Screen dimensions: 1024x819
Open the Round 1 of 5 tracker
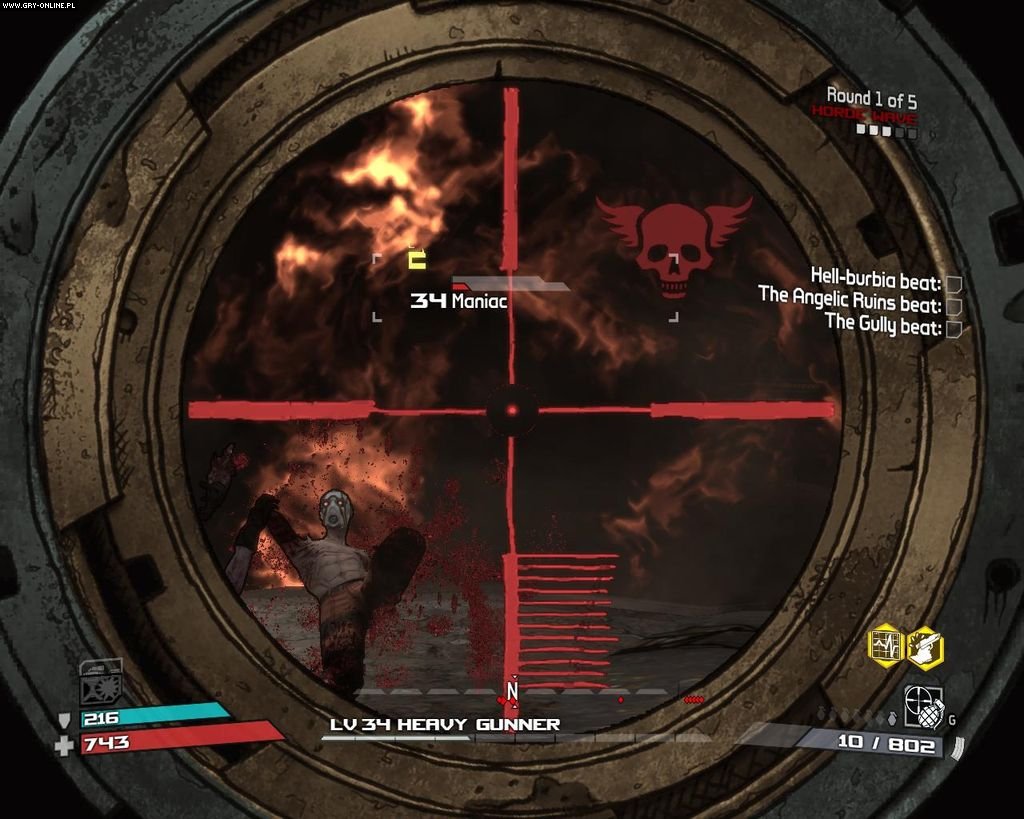(x=871, y=99)
